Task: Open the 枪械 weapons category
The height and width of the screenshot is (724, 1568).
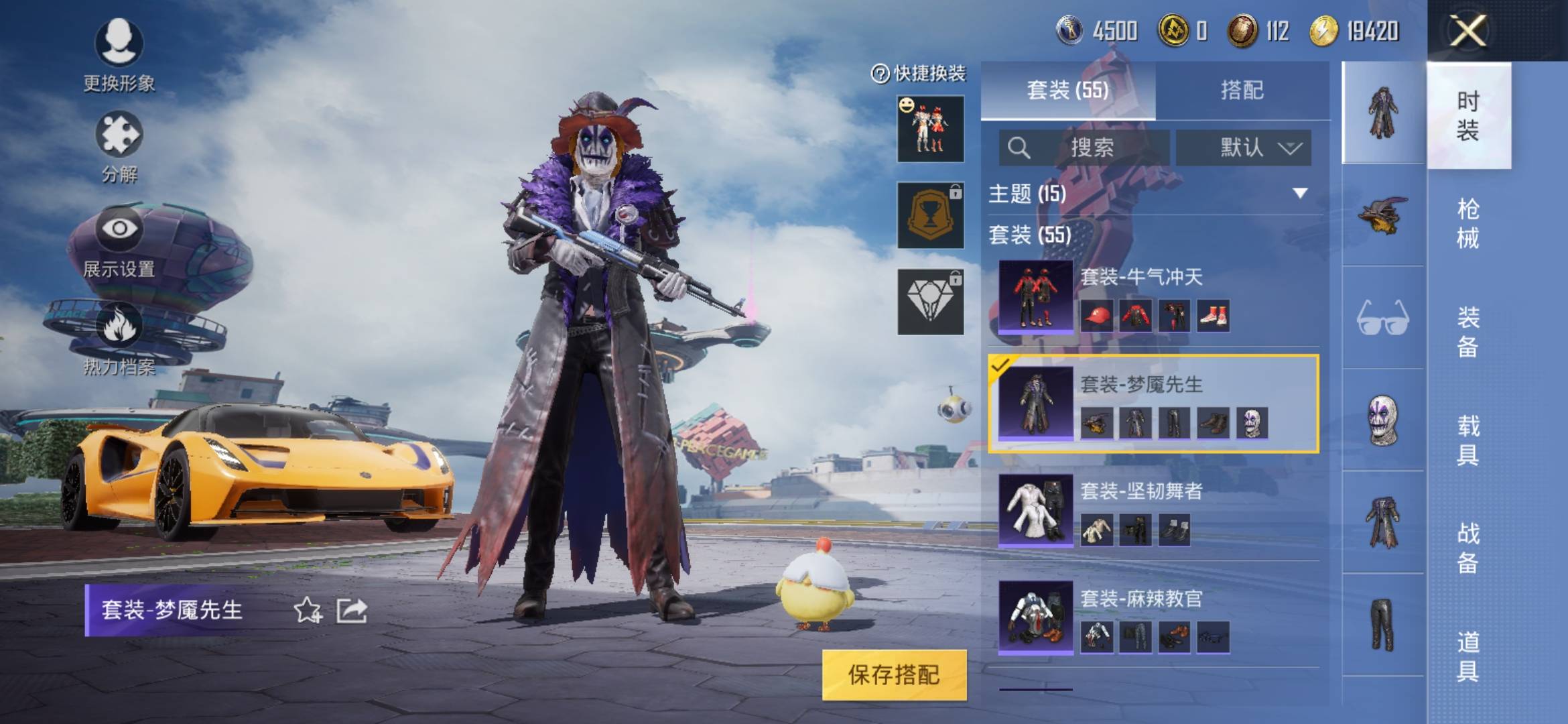Action: (x=1467, y=223)
